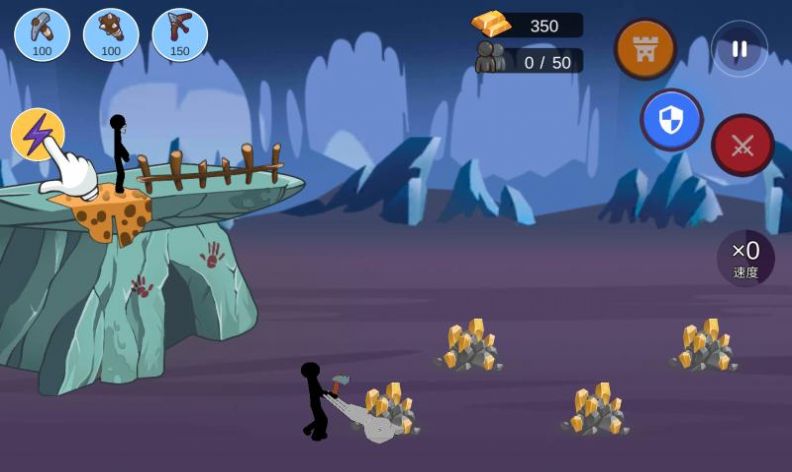Command attack with the red crossed swords button
792x472 pixels.
pos(742,146)
